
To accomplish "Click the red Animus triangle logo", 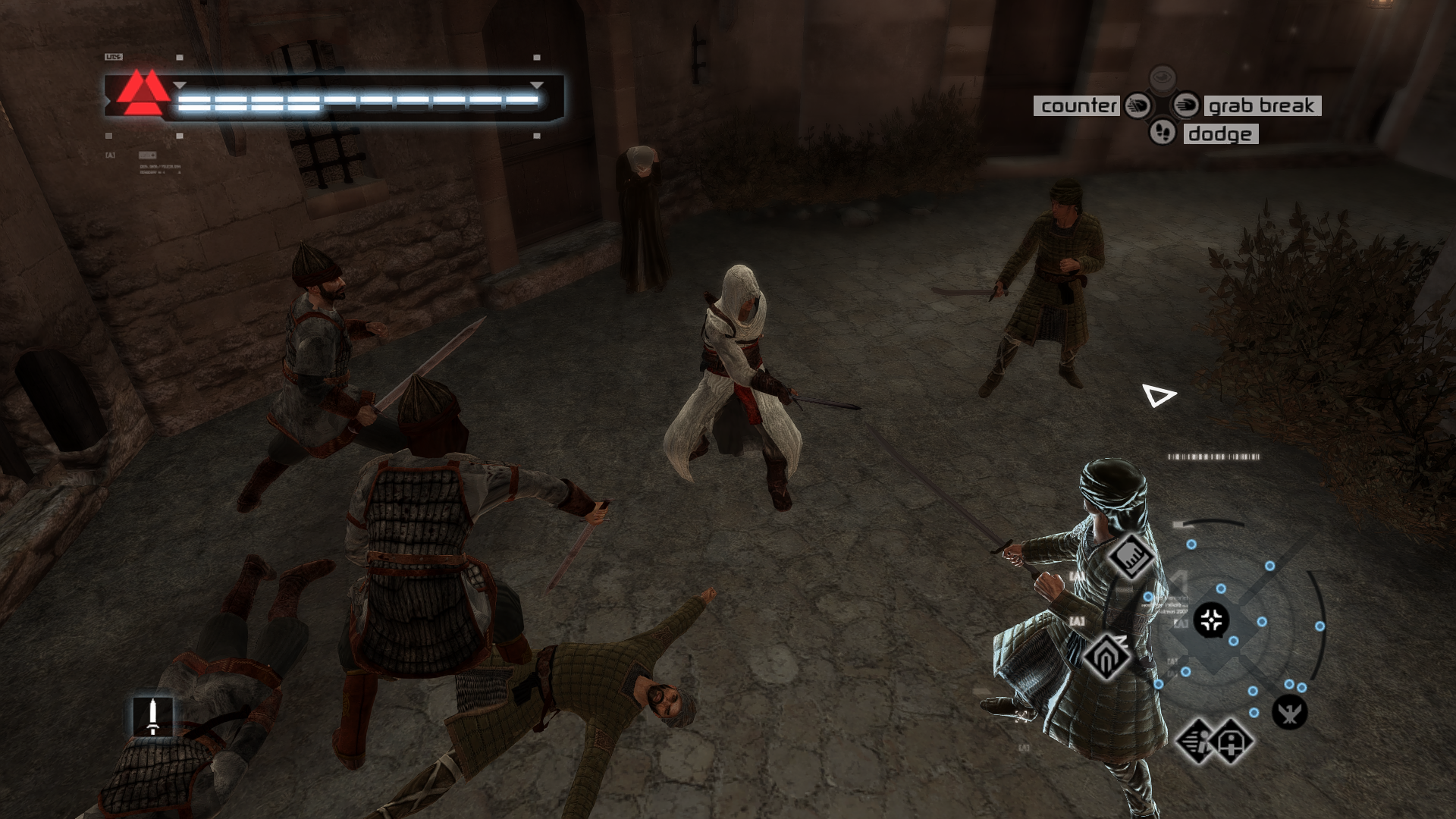I will click(x=143, y=93).
